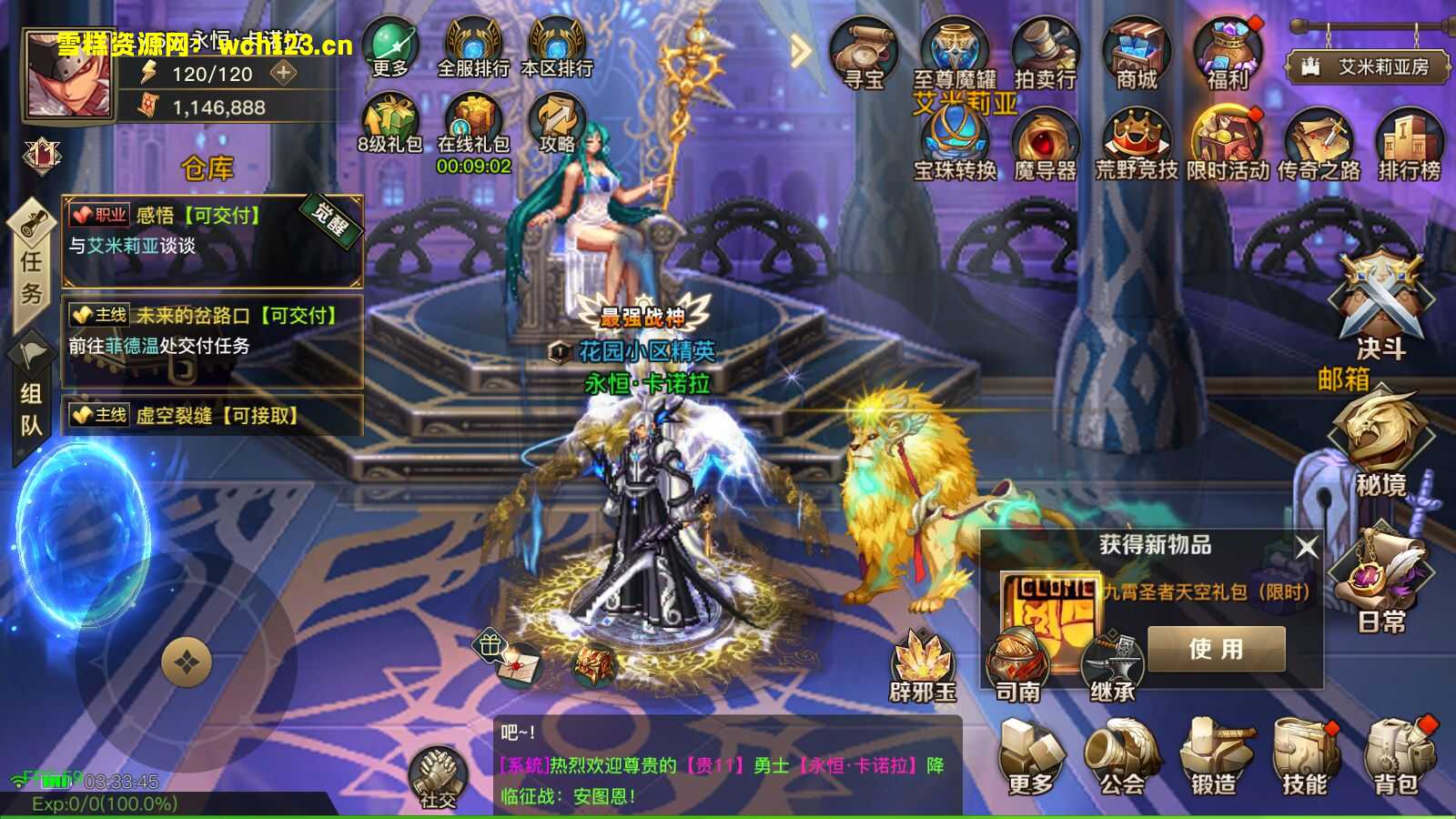Add stamina with the plus button

tap(284, 73)
